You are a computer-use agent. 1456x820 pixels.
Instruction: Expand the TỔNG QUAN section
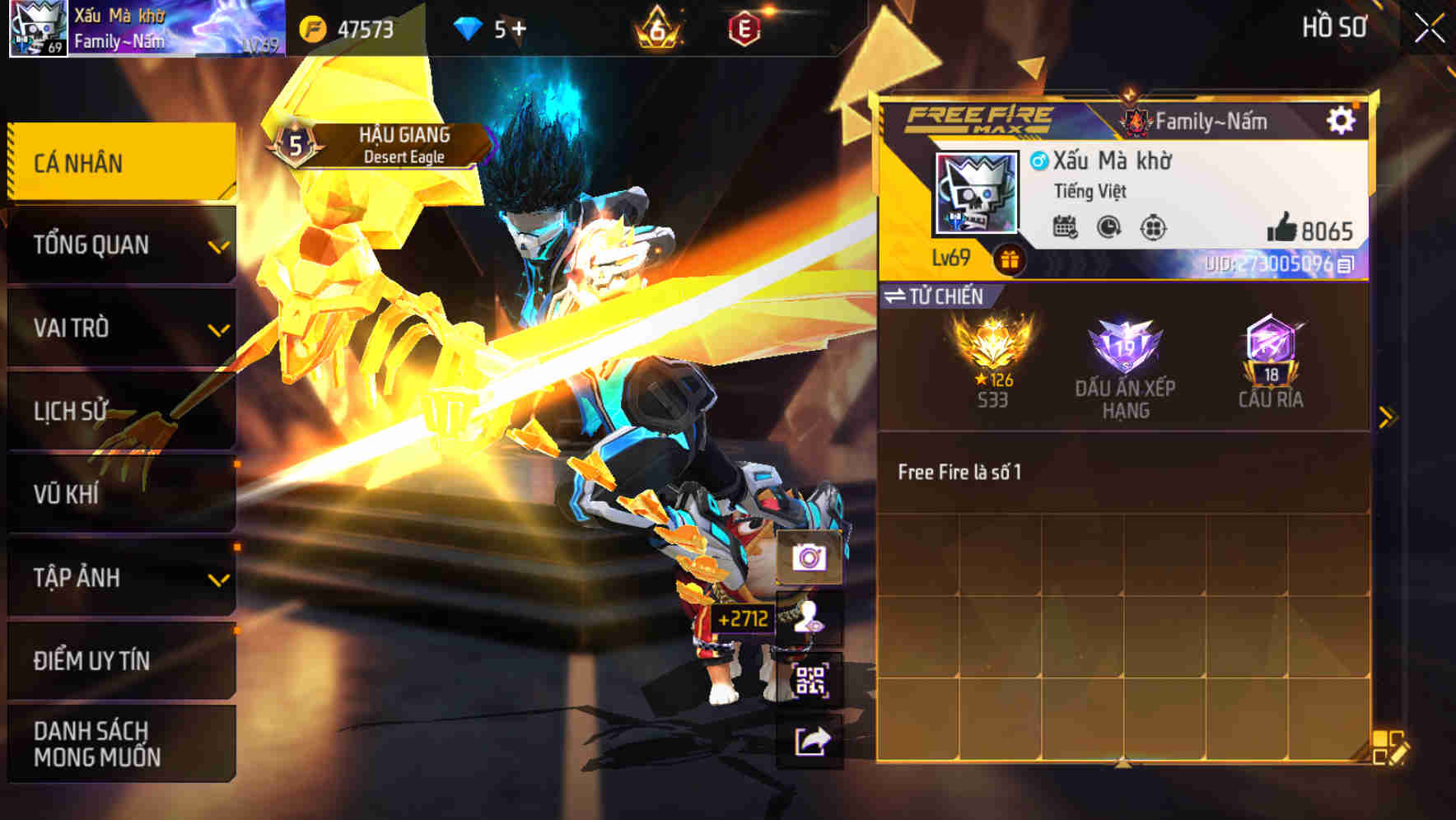tap(119, 245)
